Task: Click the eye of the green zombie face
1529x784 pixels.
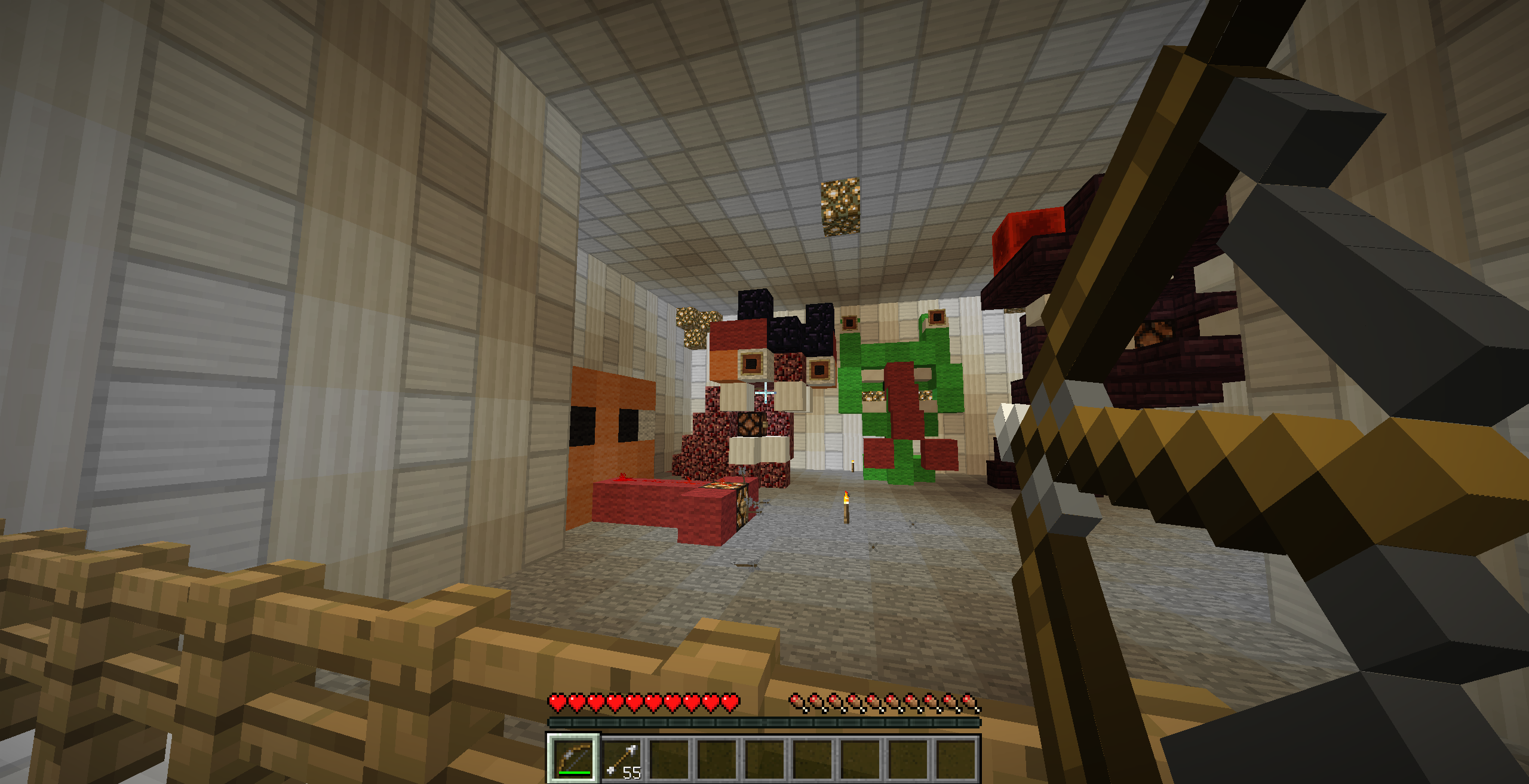Action: coord(873,395)
